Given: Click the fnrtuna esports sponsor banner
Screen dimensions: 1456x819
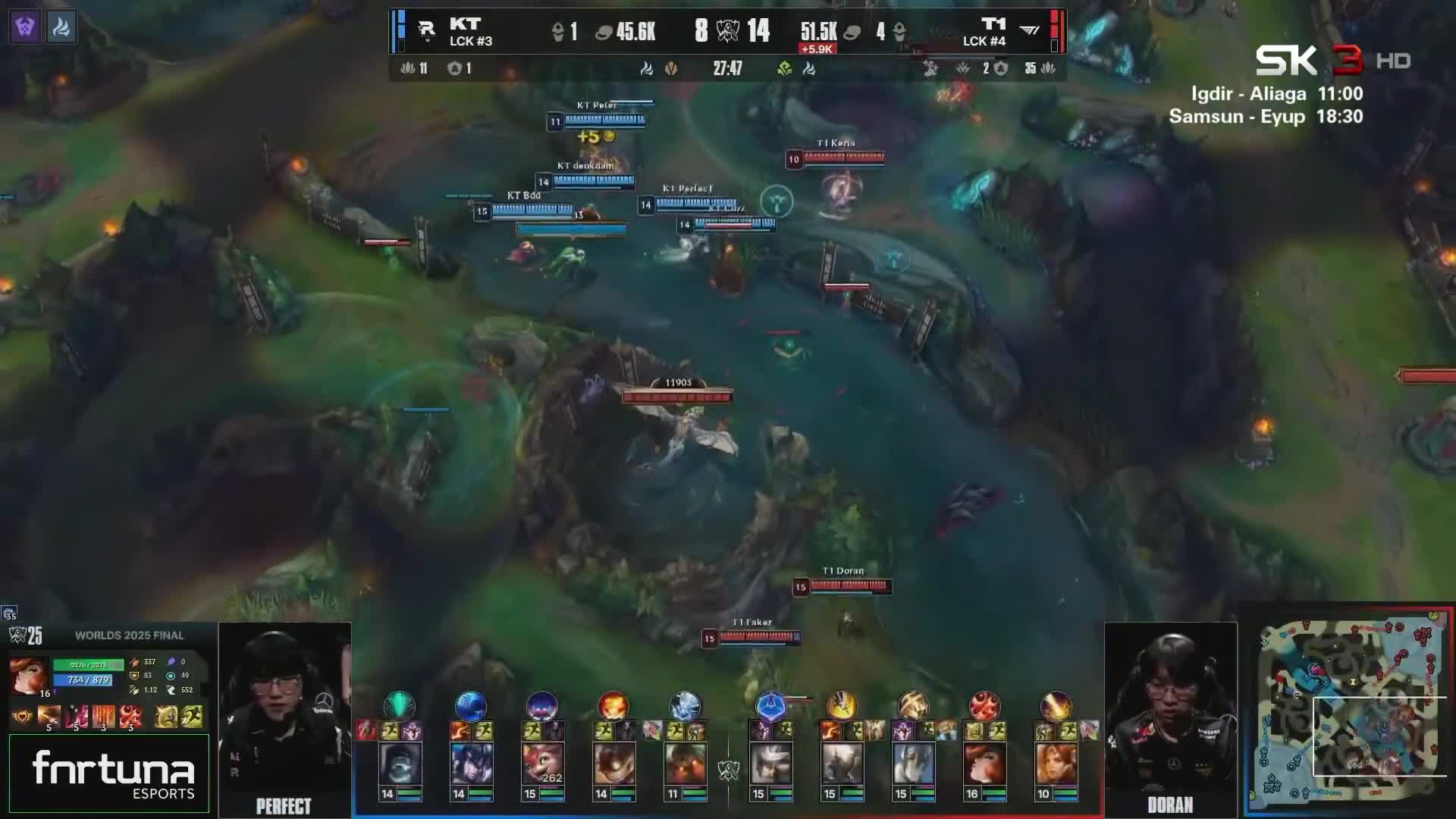Looking at the screenshot, I should coord(110,773).
